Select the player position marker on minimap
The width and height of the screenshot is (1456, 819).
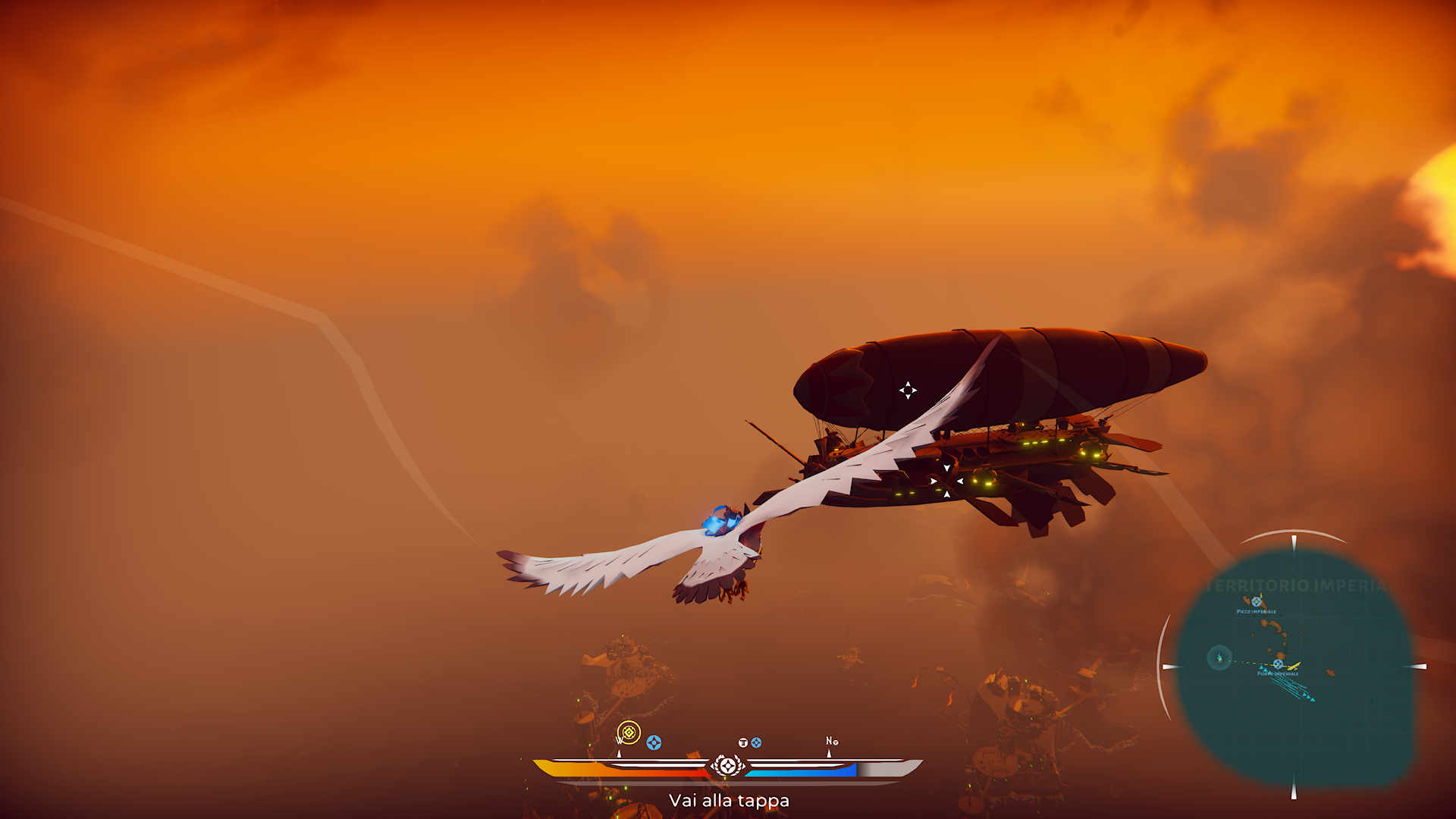tap(1219, 657)
